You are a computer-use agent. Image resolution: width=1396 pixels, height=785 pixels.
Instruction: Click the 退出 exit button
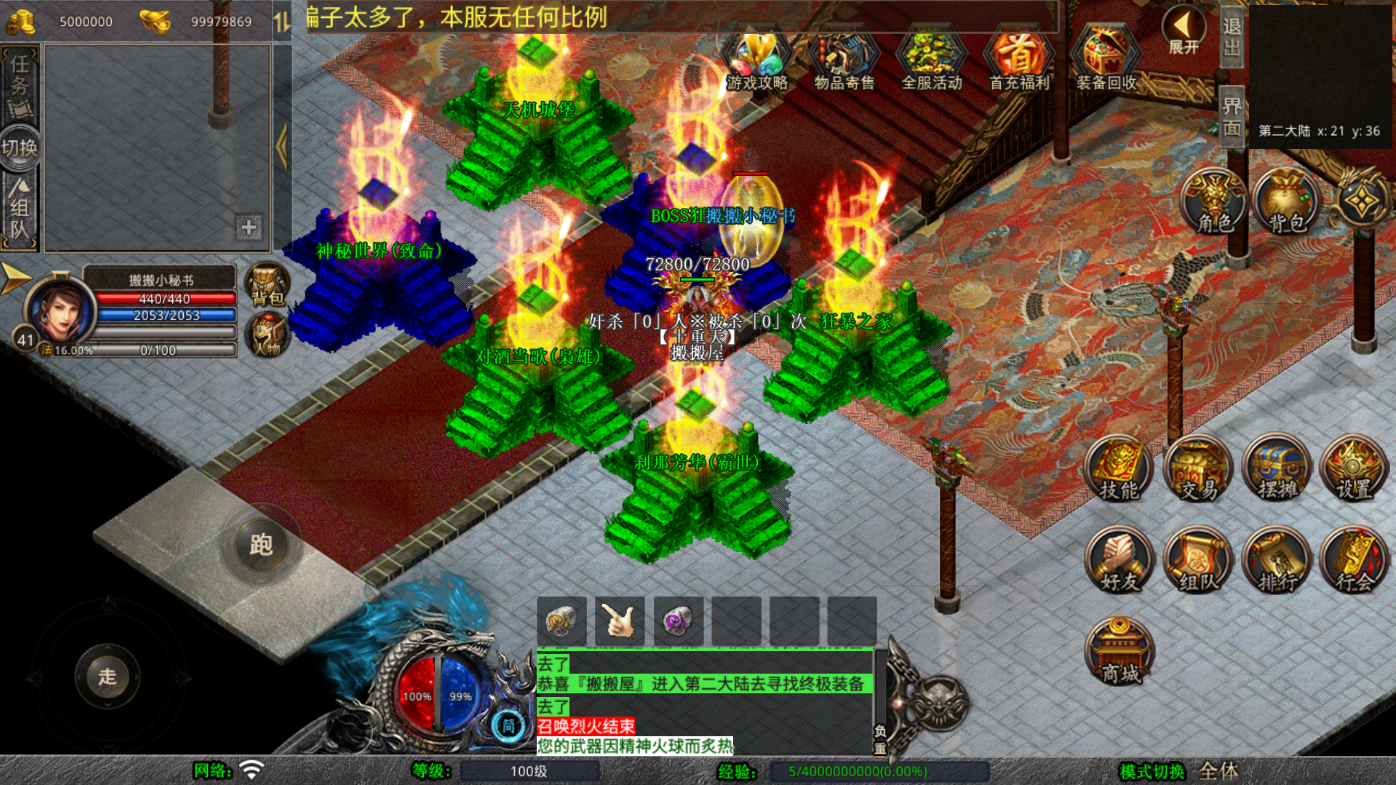[1232, 38]
